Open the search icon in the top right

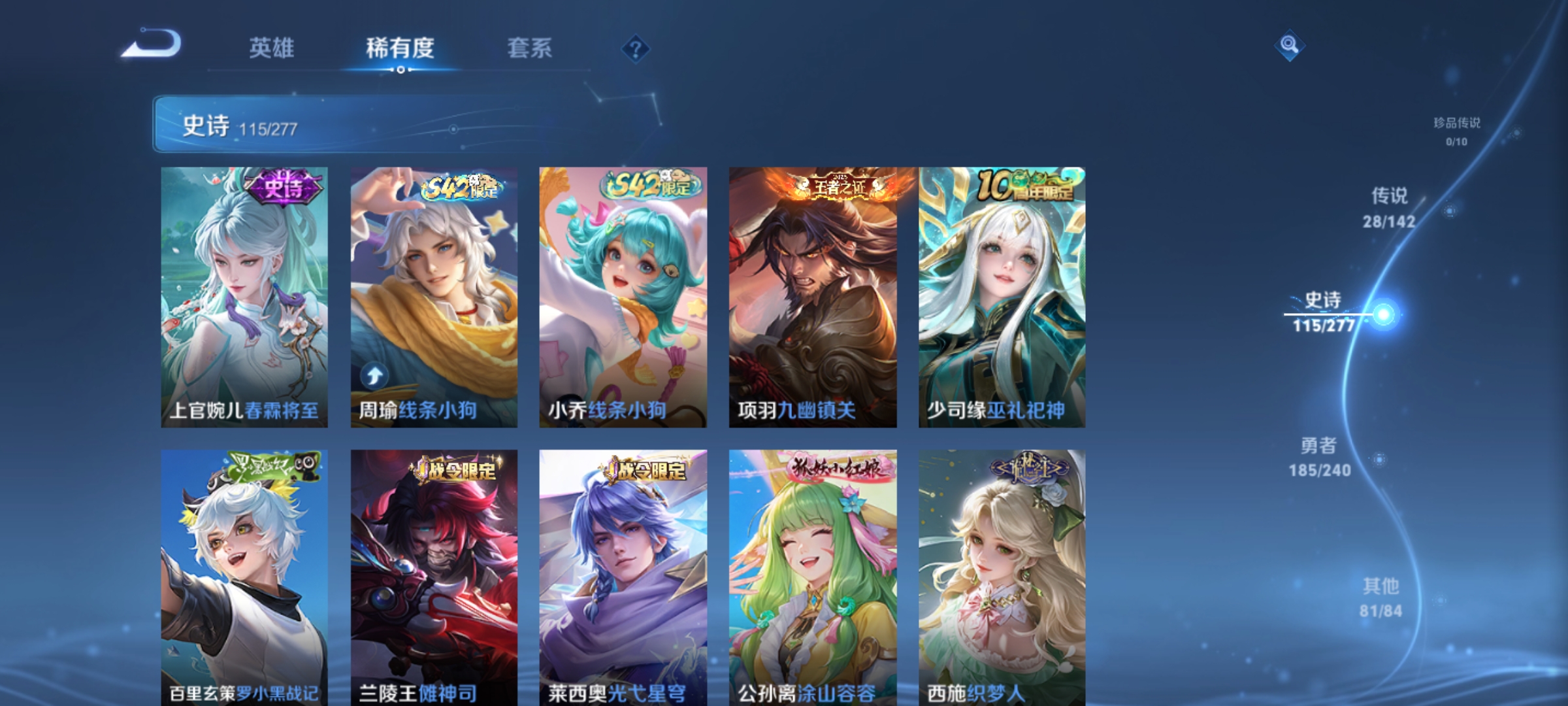1290,44
